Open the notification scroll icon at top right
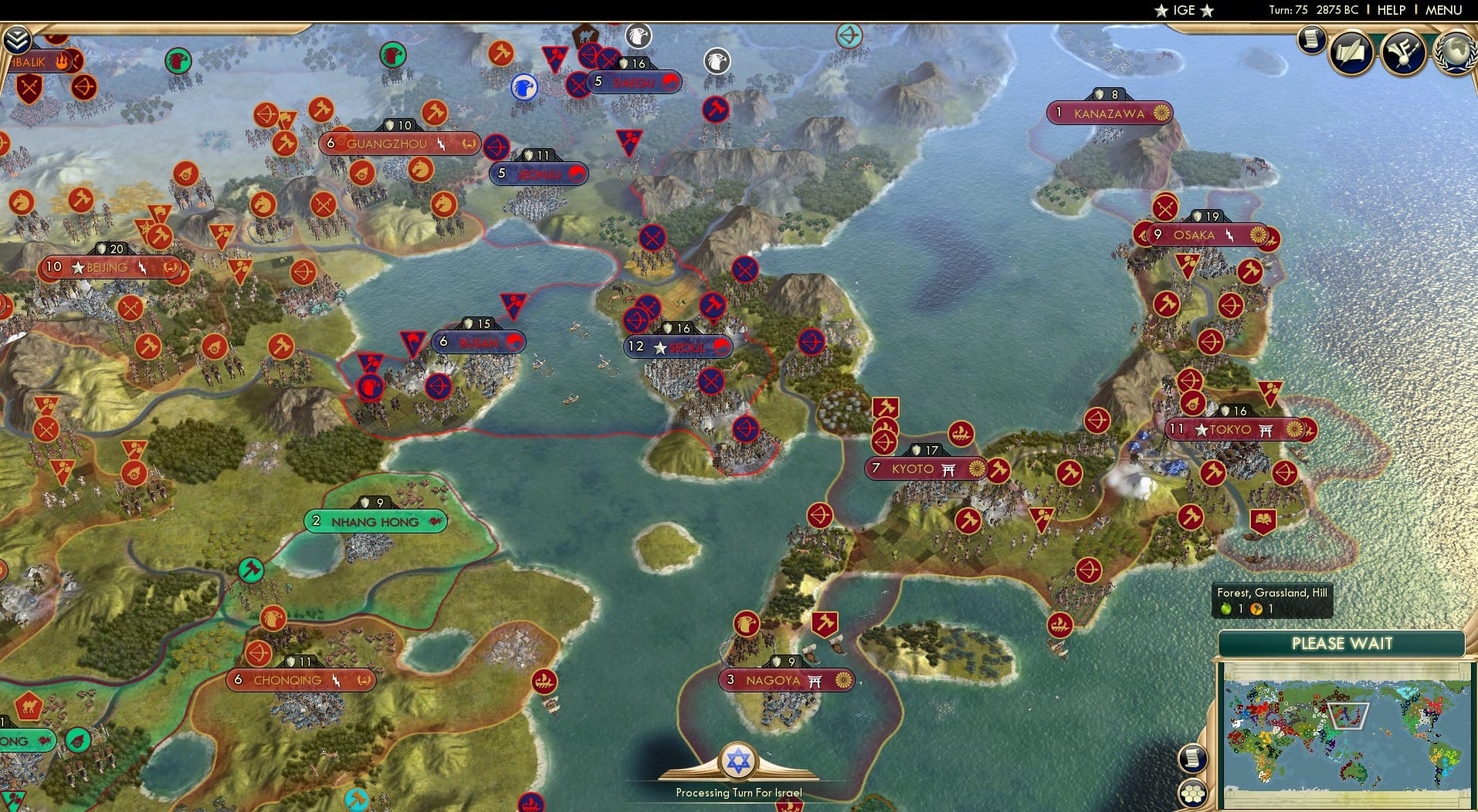The image size is (1478, 812). click(1310, 40)
